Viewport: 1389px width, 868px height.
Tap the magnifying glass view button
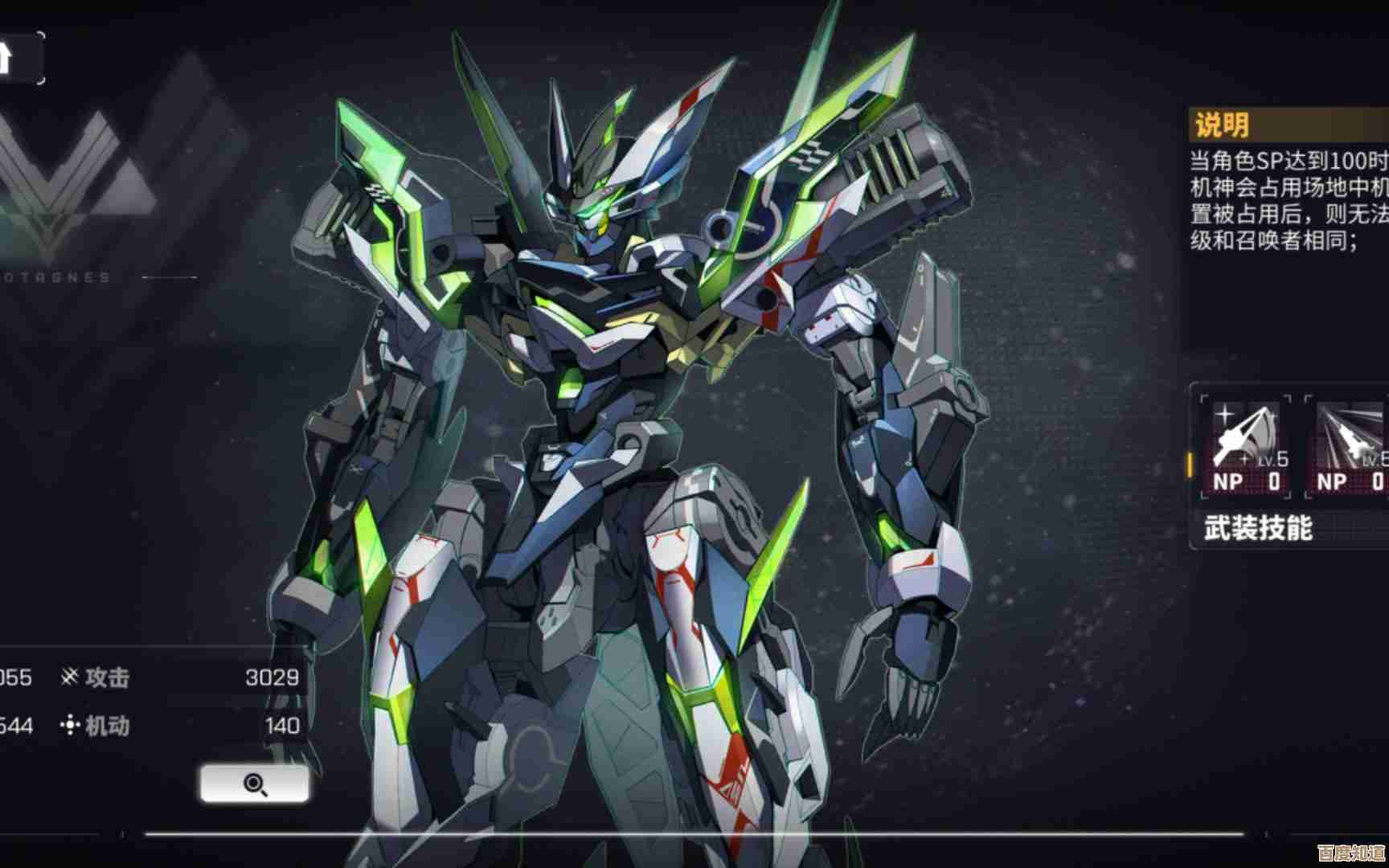[x=254, y=784]
